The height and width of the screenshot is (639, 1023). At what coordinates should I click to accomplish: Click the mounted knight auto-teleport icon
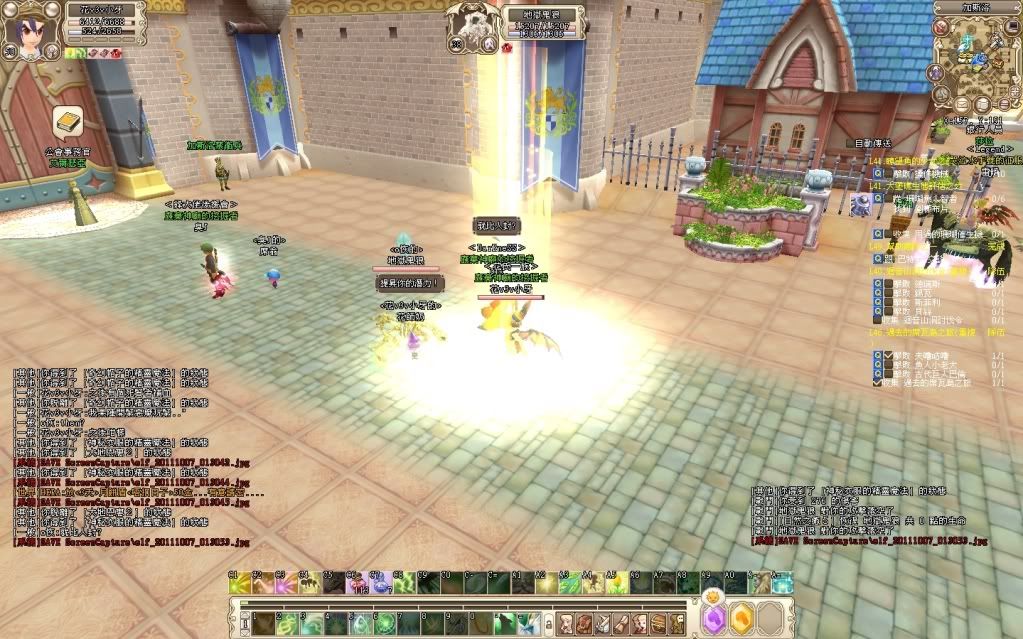point(858,205)
